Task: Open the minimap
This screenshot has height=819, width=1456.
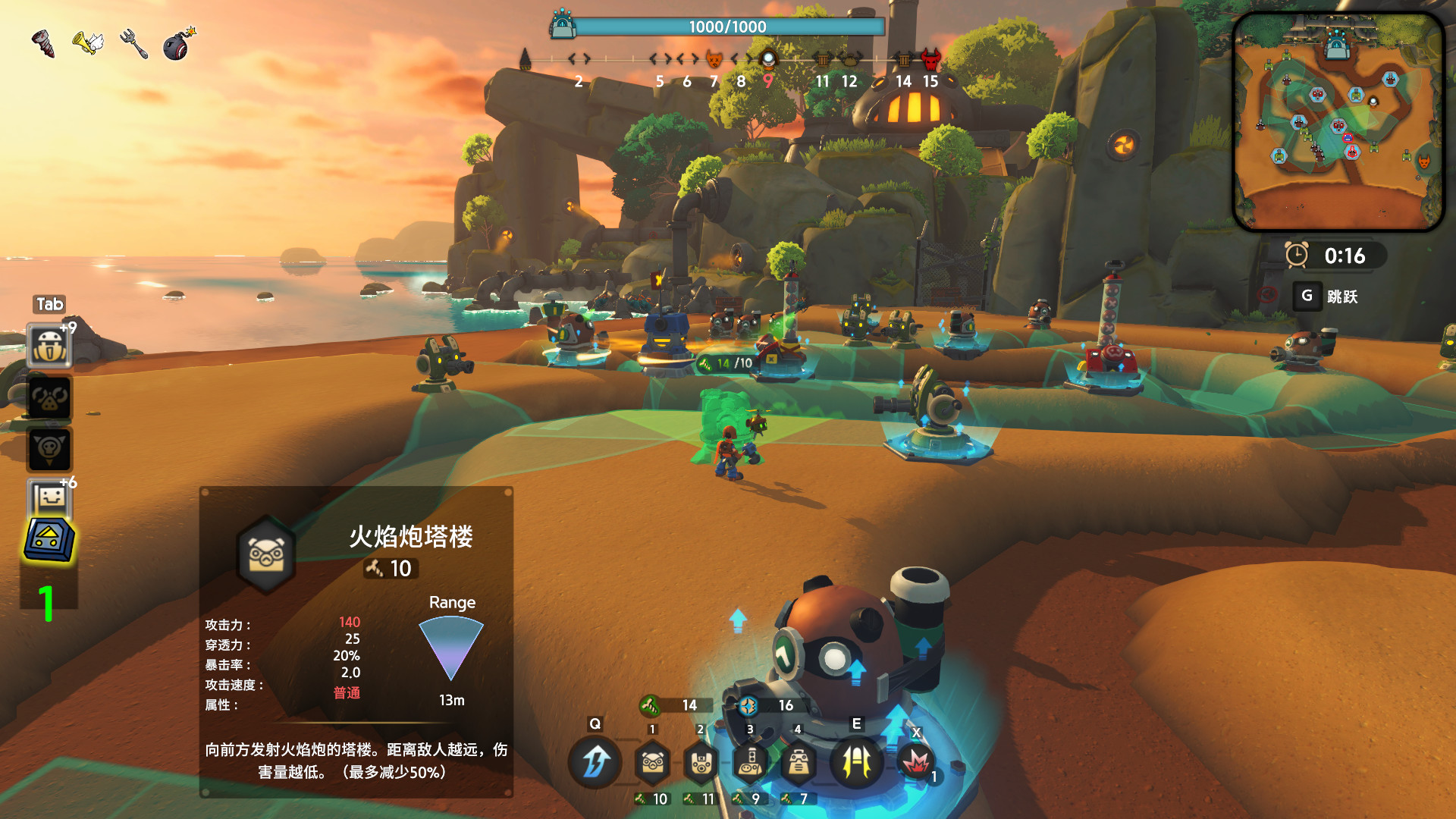Action: click(1338, 121)
